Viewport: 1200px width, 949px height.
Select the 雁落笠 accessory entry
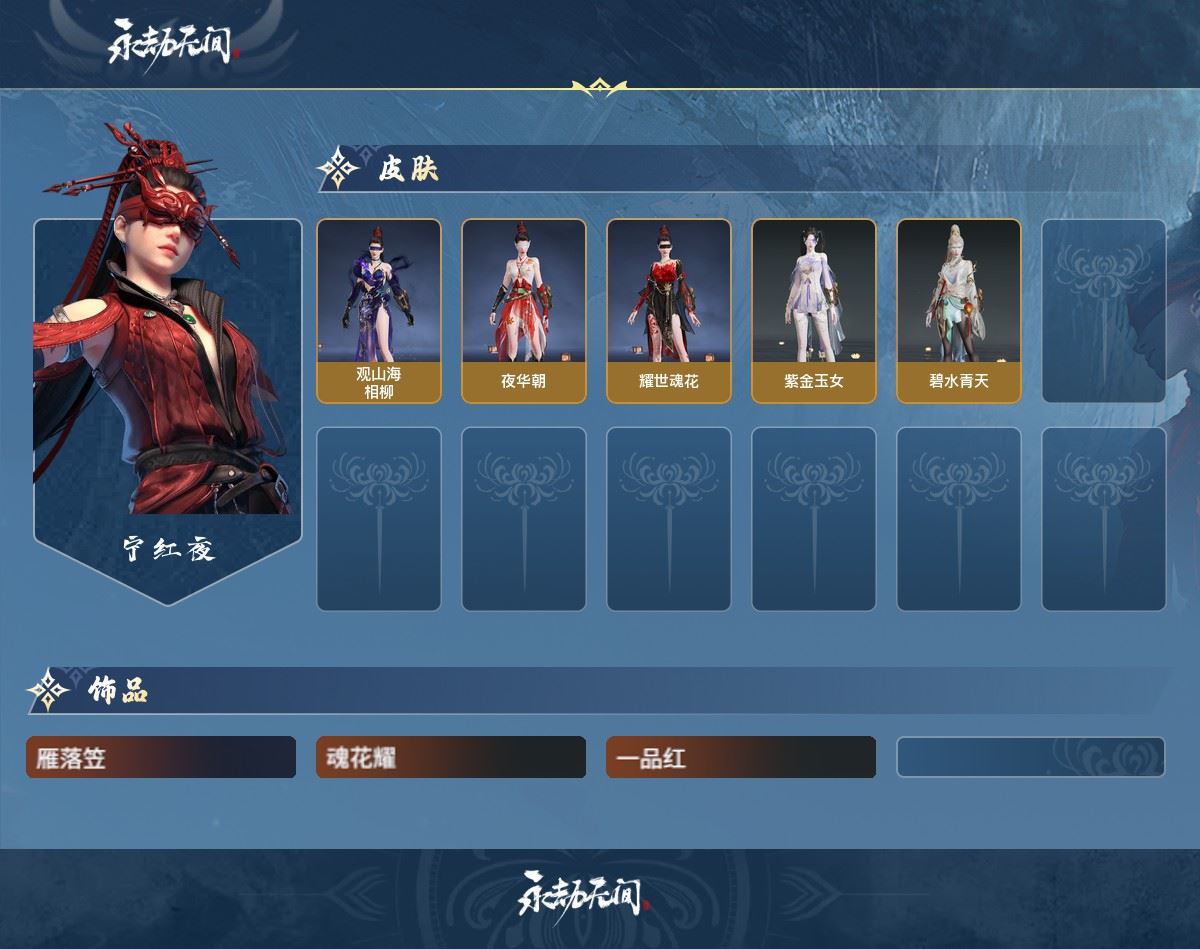coord(161,758)
